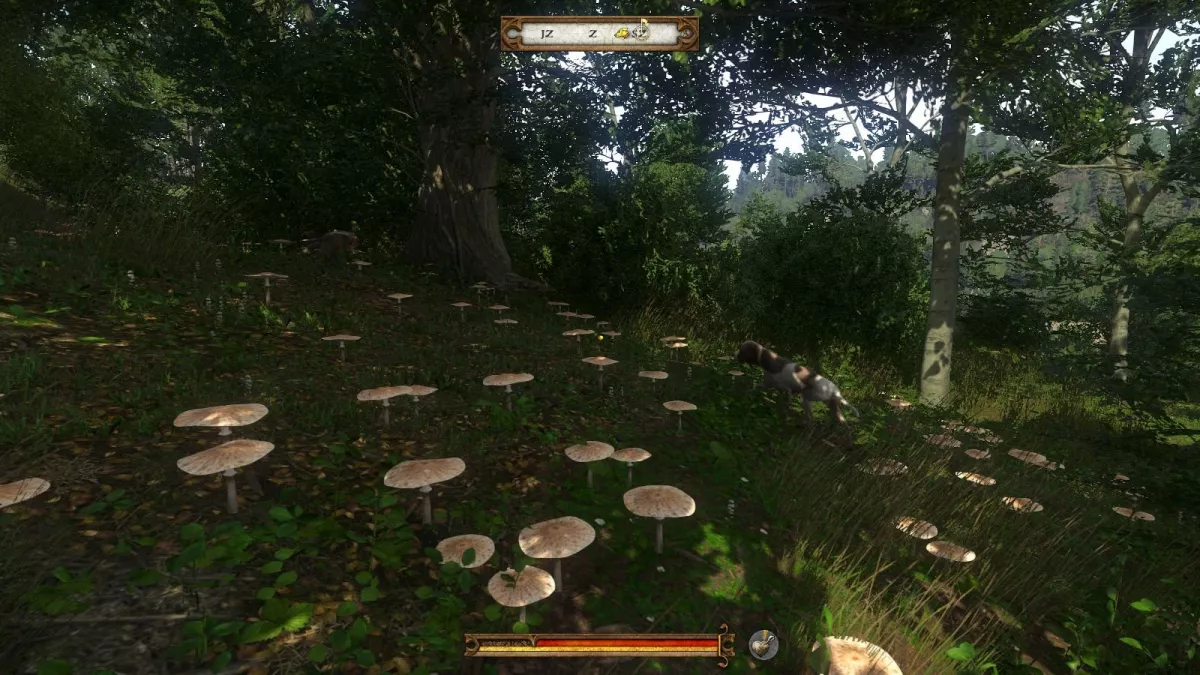The image size is (1200, 675).
Task: Click the round heart status icon
Action: click(763, 645)
